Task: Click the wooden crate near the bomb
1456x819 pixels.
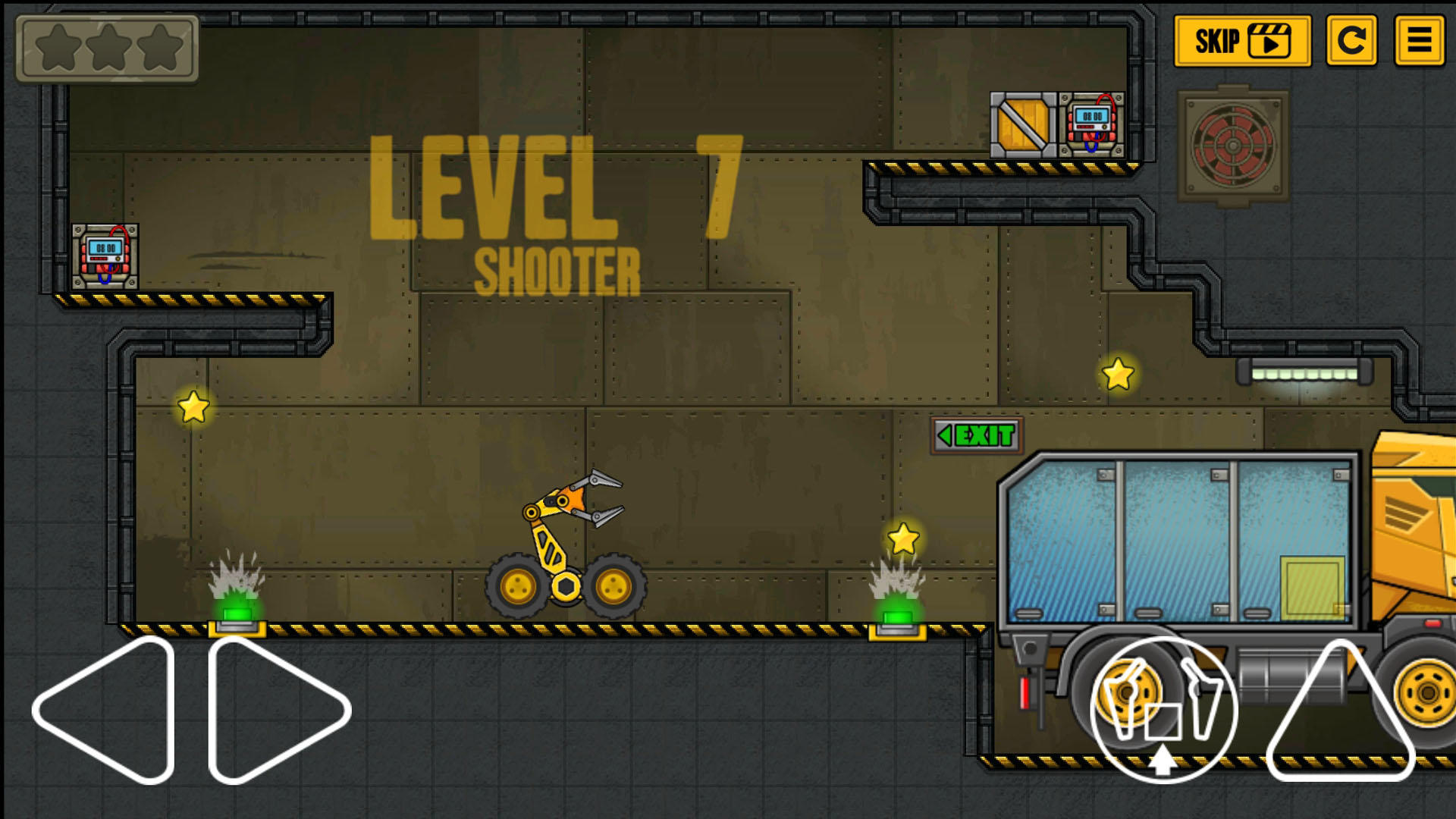Action: pyautogui.click(x=1022, y=125)
